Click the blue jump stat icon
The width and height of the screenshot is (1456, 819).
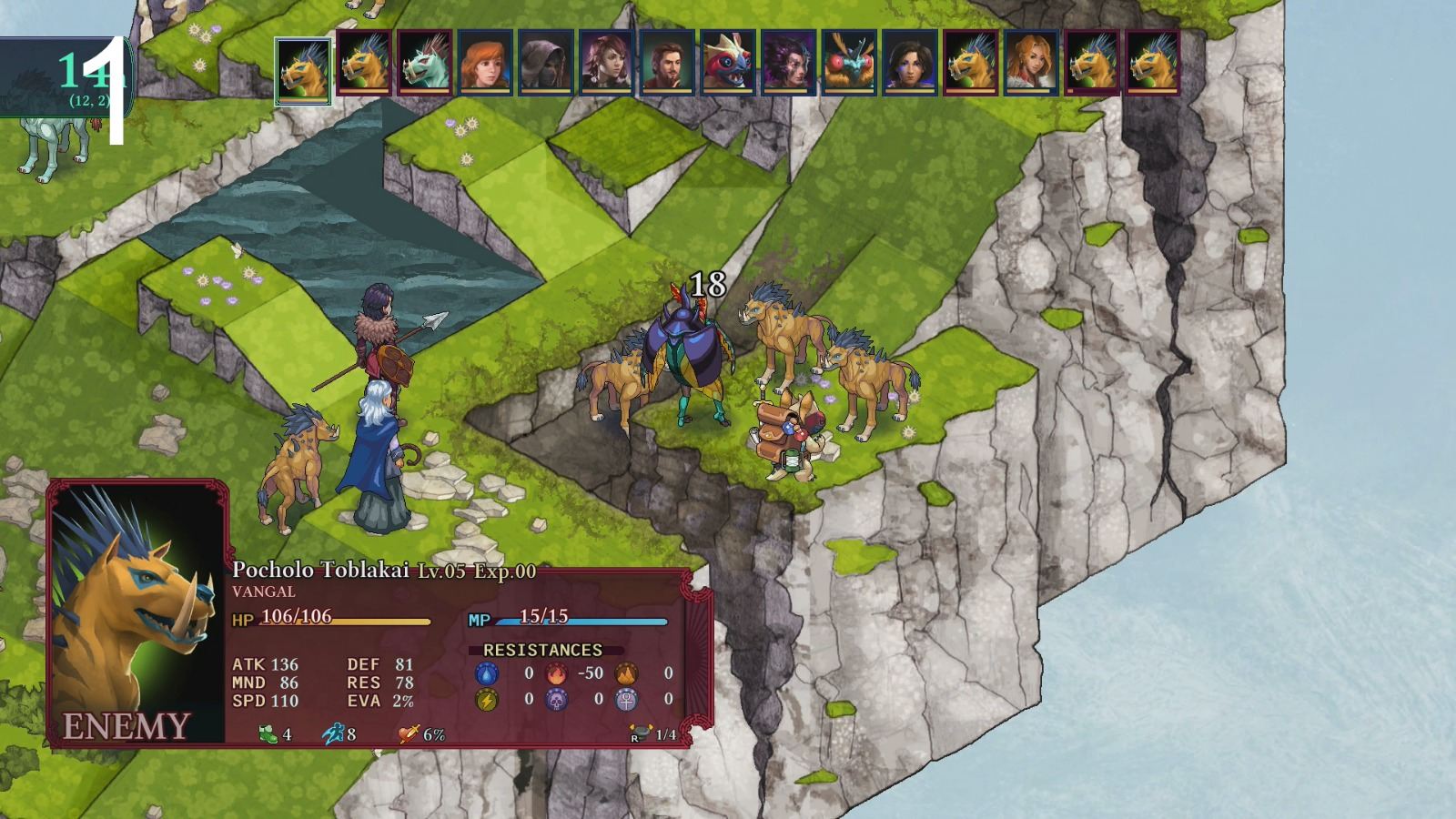(333, 733)
